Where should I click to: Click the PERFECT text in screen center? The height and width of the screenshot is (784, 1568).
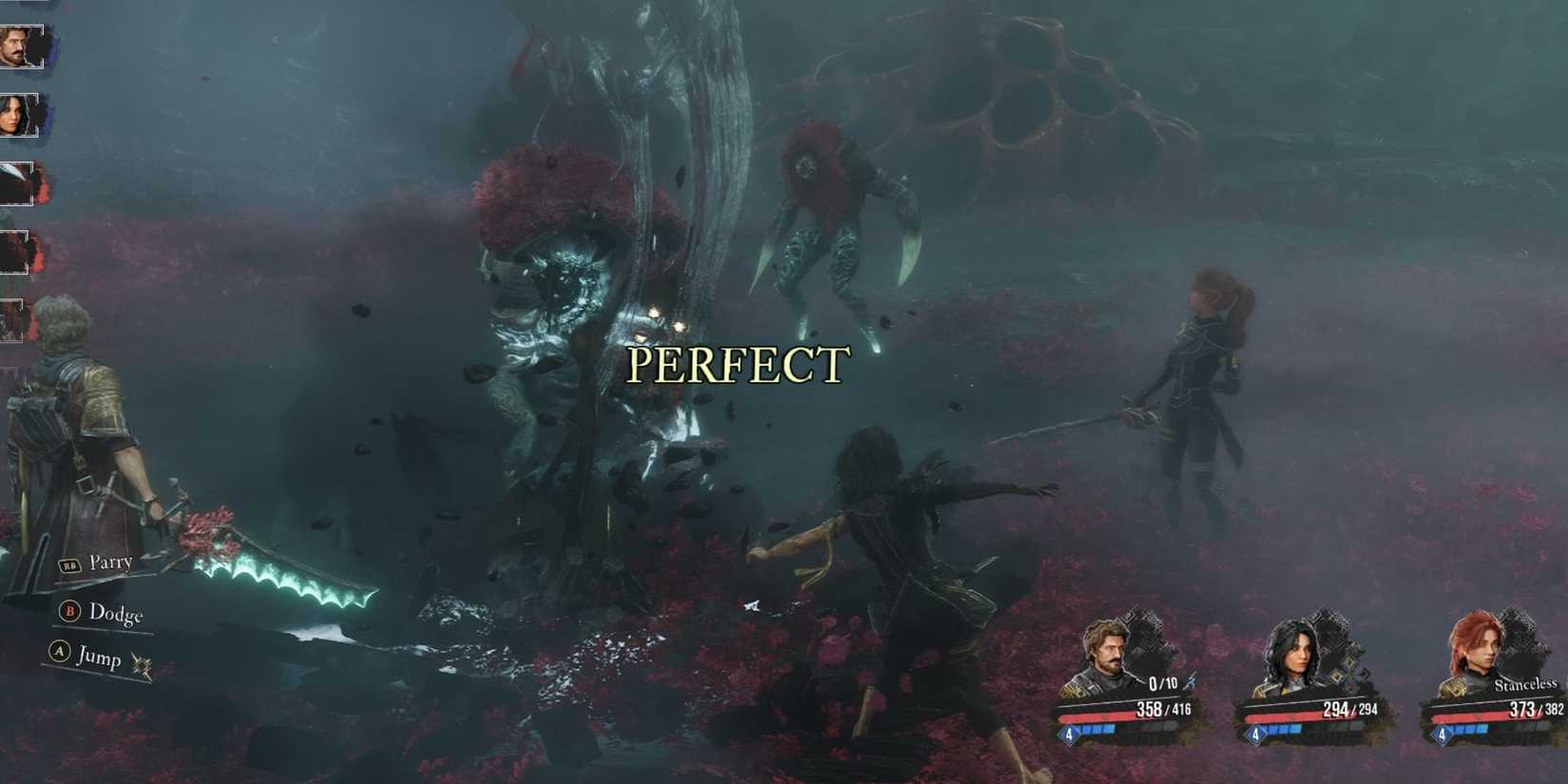(736, 365)
